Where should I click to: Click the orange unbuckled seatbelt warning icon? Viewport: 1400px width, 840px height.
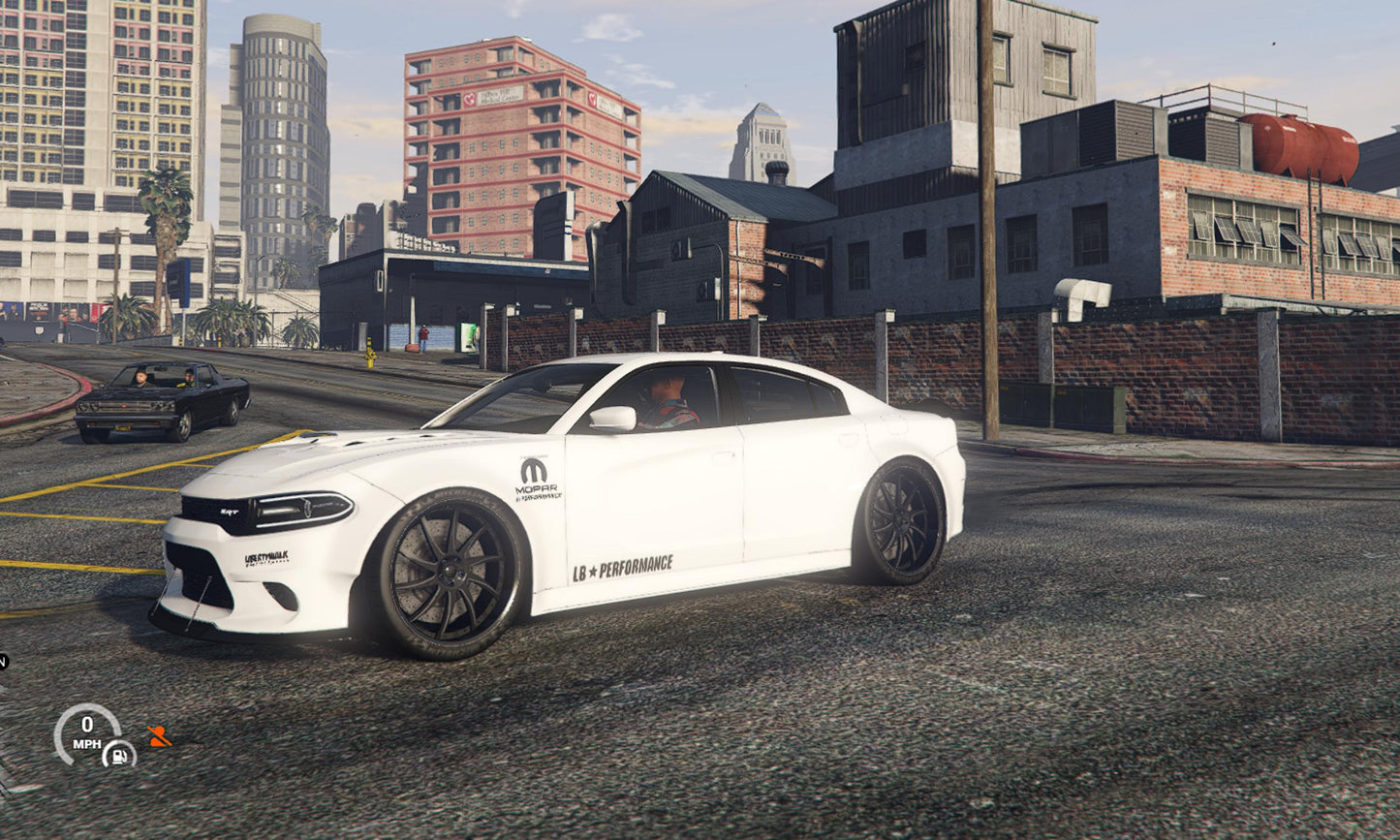point(159,736)
